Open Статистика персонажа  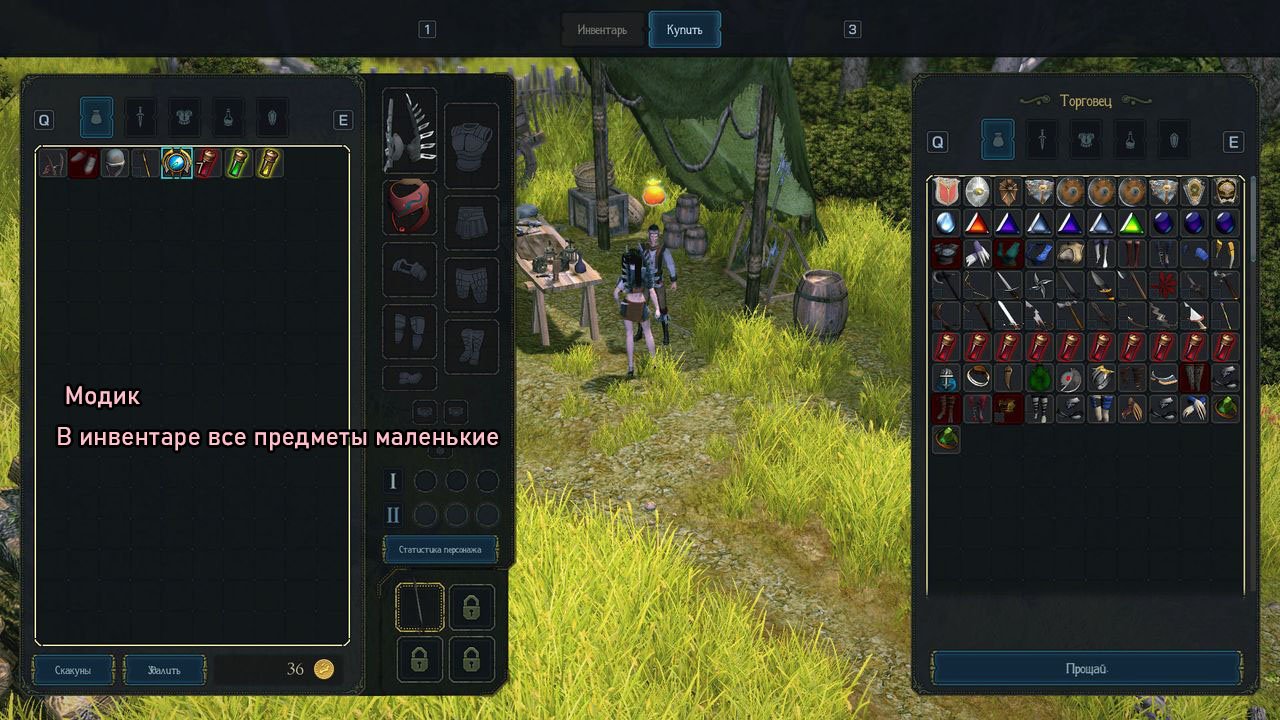point(440,549)
